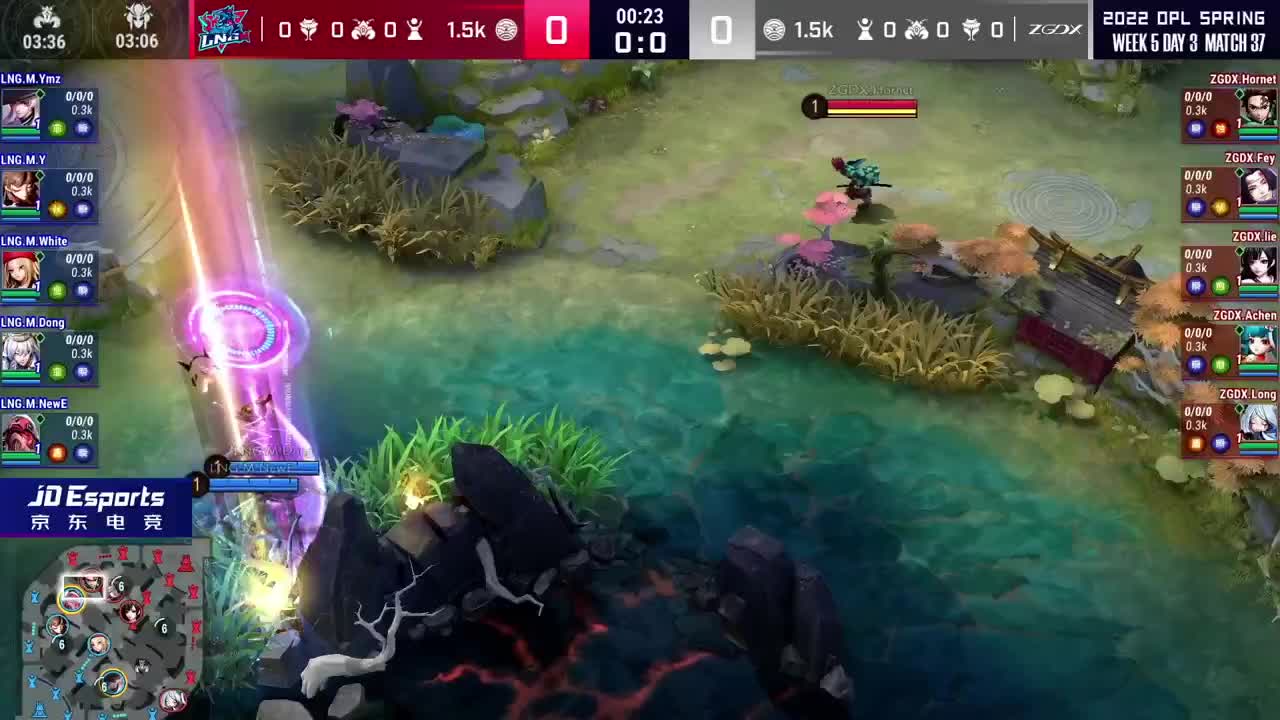Toggle ZGDX.Hornet's orange flame spell icon
This screenshot has width=1280, height=720.
point(1221,127)
